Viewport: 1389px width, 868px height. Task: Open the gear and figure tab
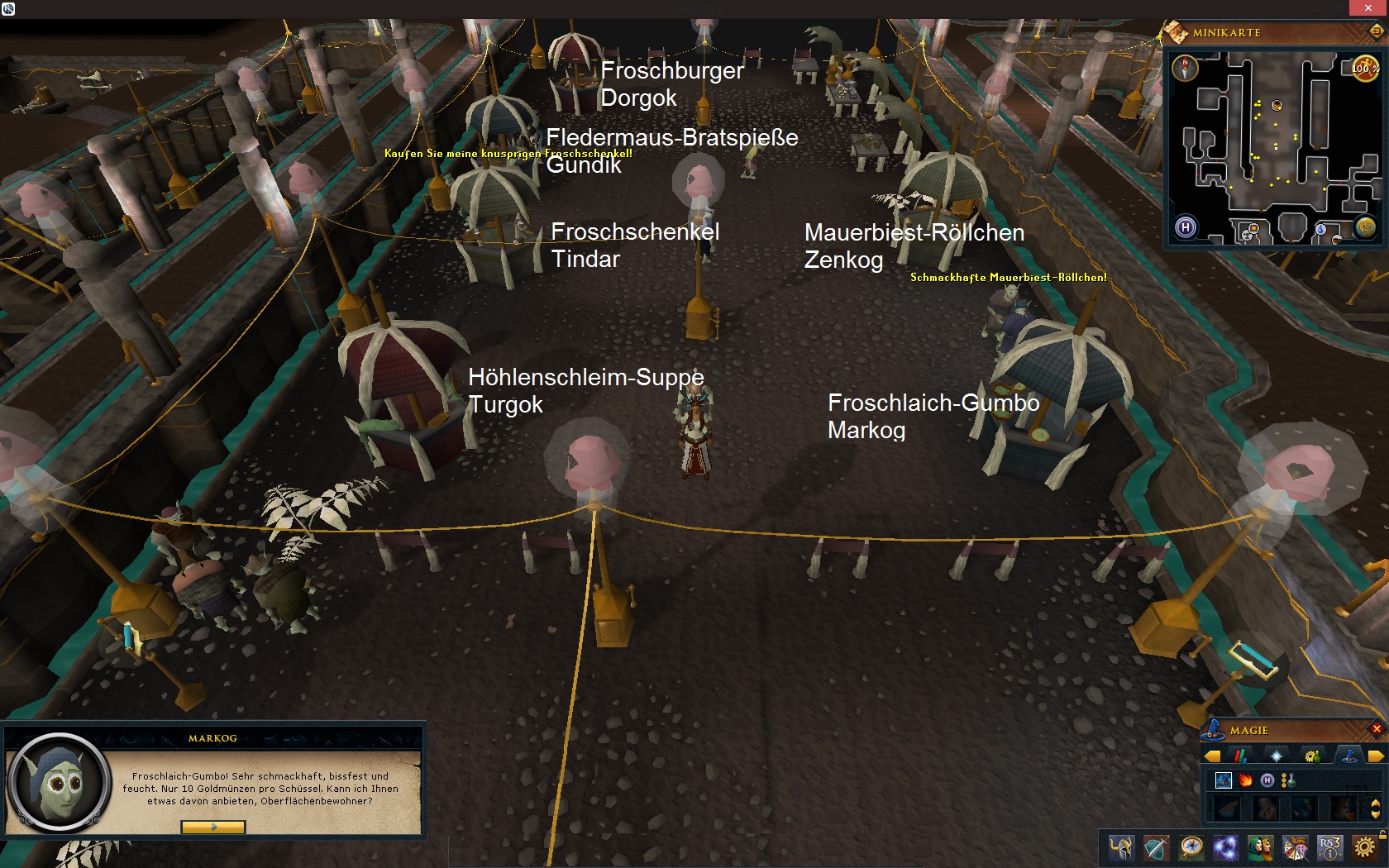[1311, 756]
